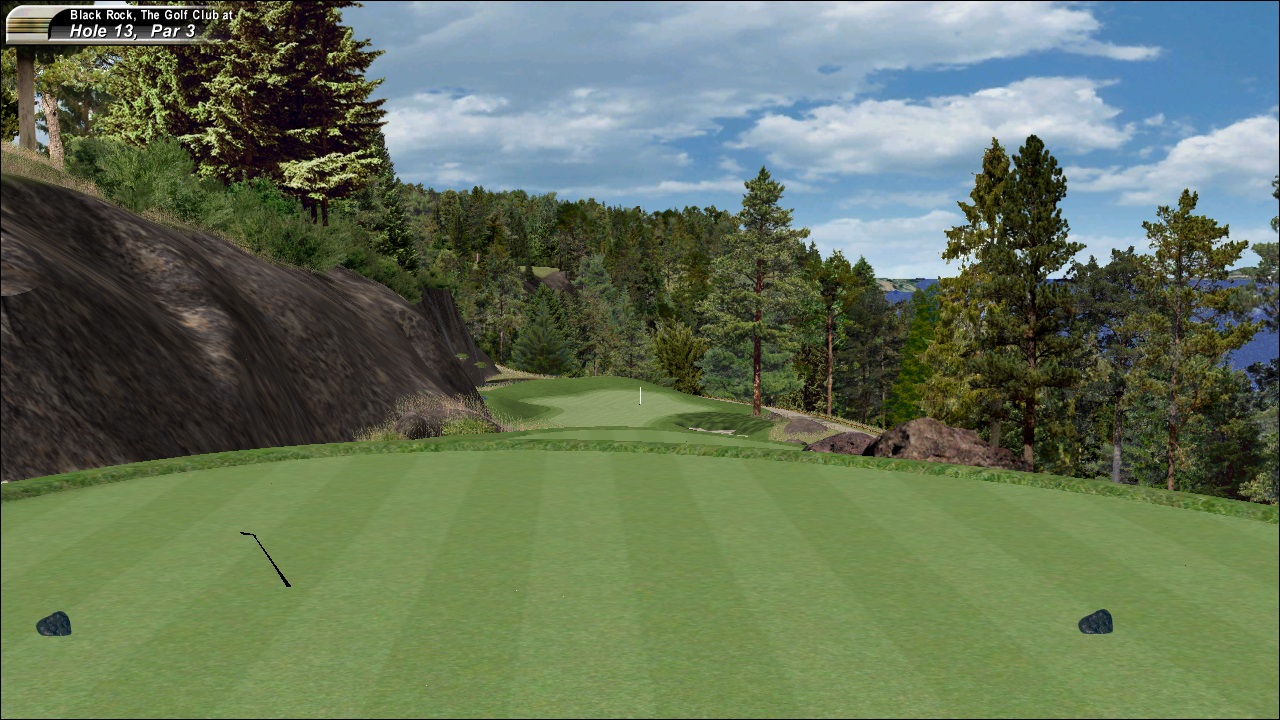Screen dimensions: 1280x720
Task: Select the left dark tee marker stone
Action: 55,624
